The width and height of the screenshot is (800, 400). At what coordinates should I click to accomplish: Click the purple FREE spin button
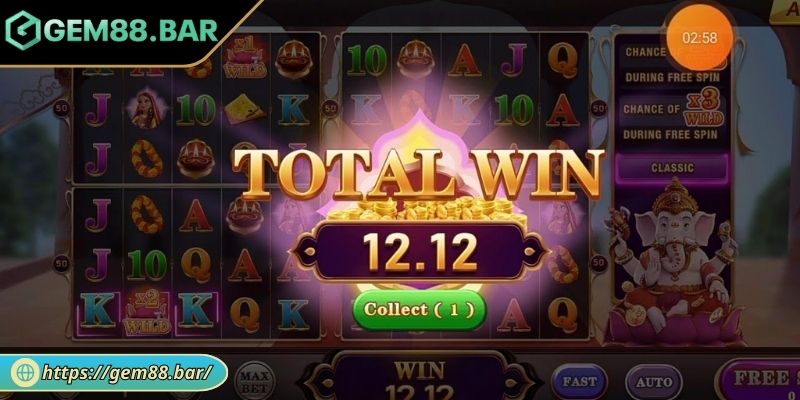pyautogui.click(x=762, y=381)
